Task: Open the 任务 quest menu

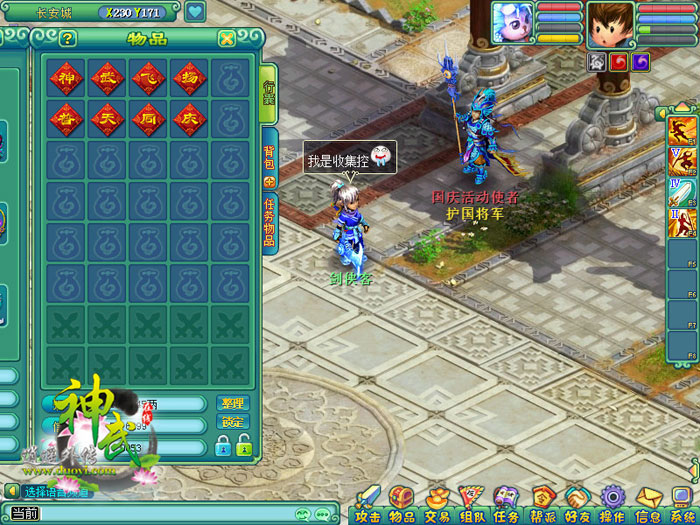Action: 506,503
